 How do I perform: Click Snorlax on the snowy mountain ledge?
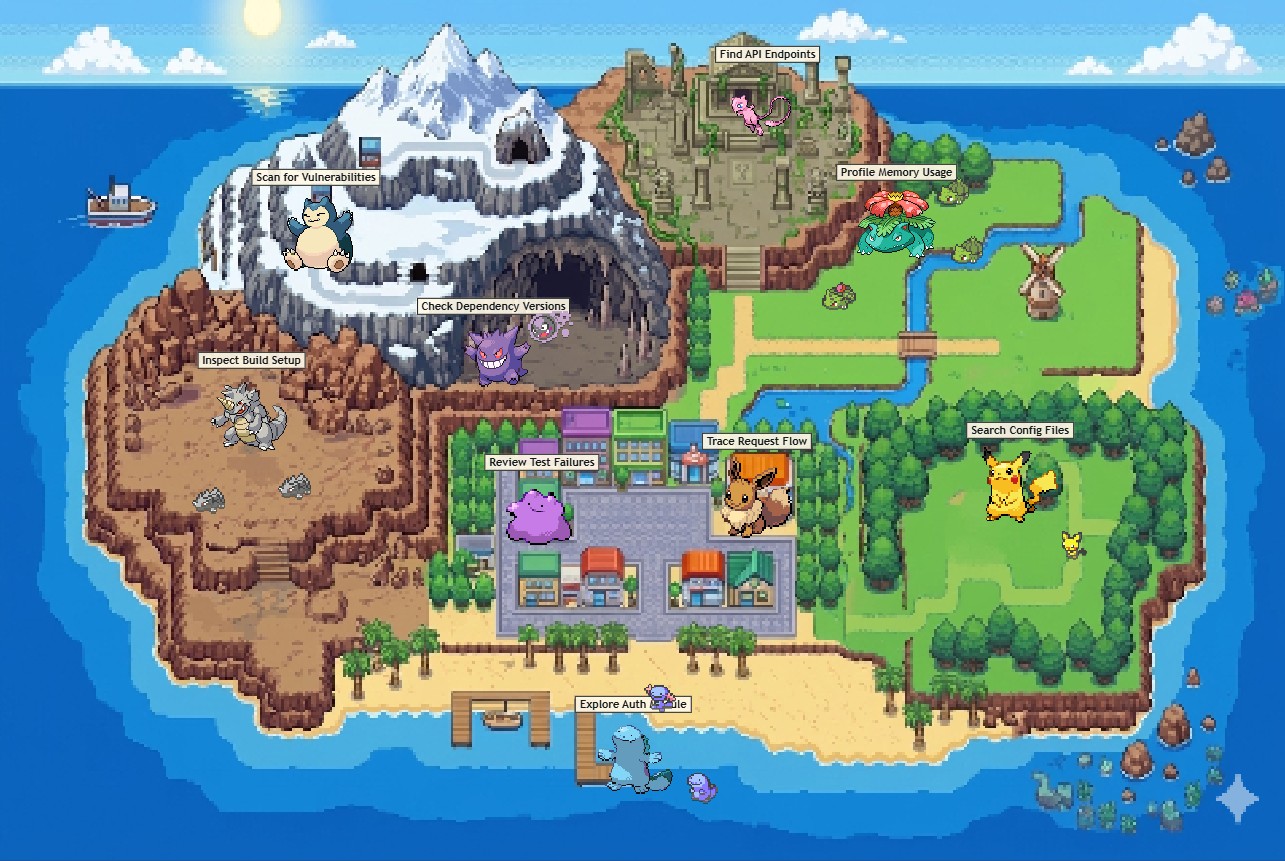(x=318, y=235)
